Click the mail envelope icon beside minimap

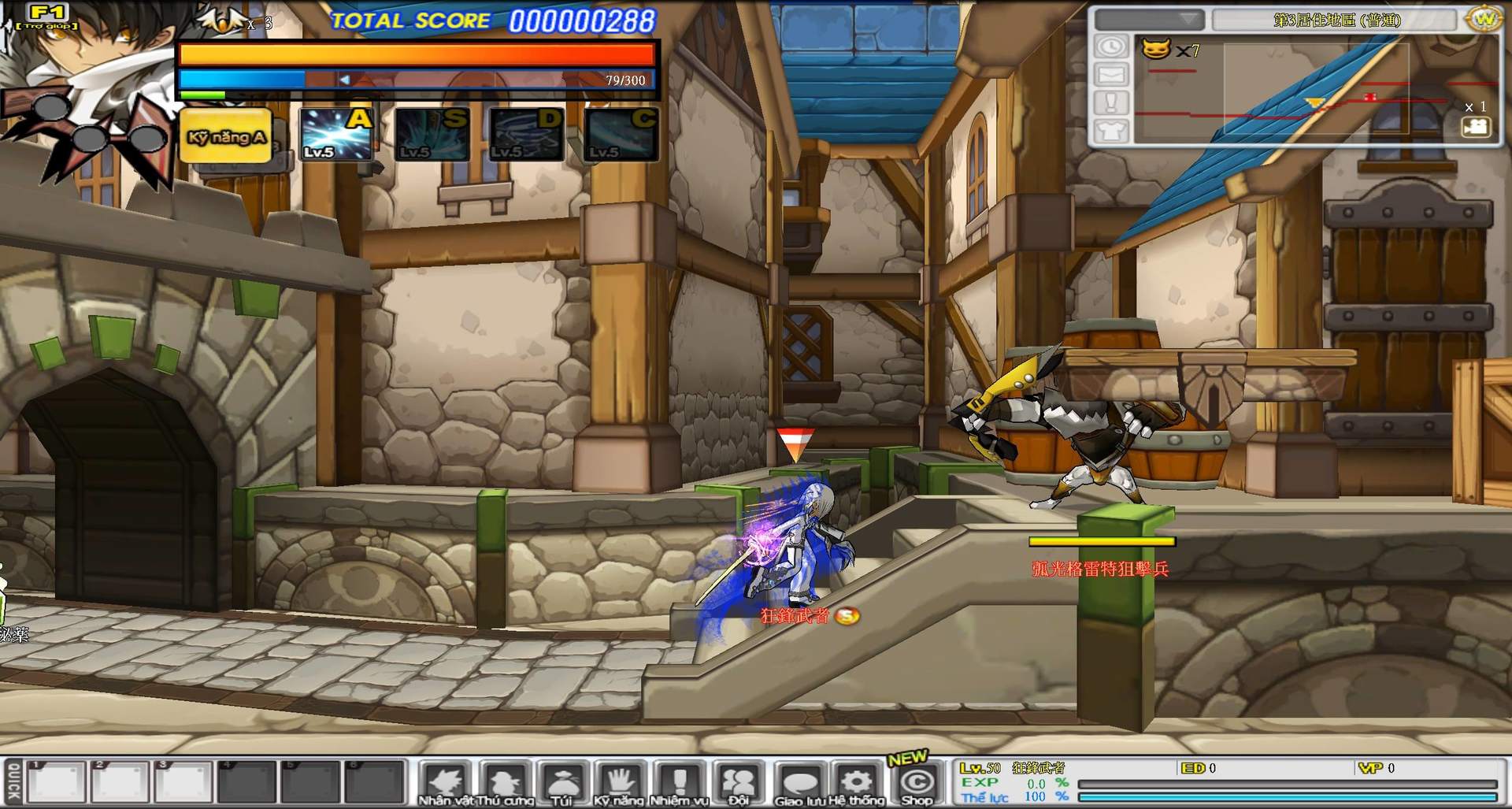point(1112,75)
